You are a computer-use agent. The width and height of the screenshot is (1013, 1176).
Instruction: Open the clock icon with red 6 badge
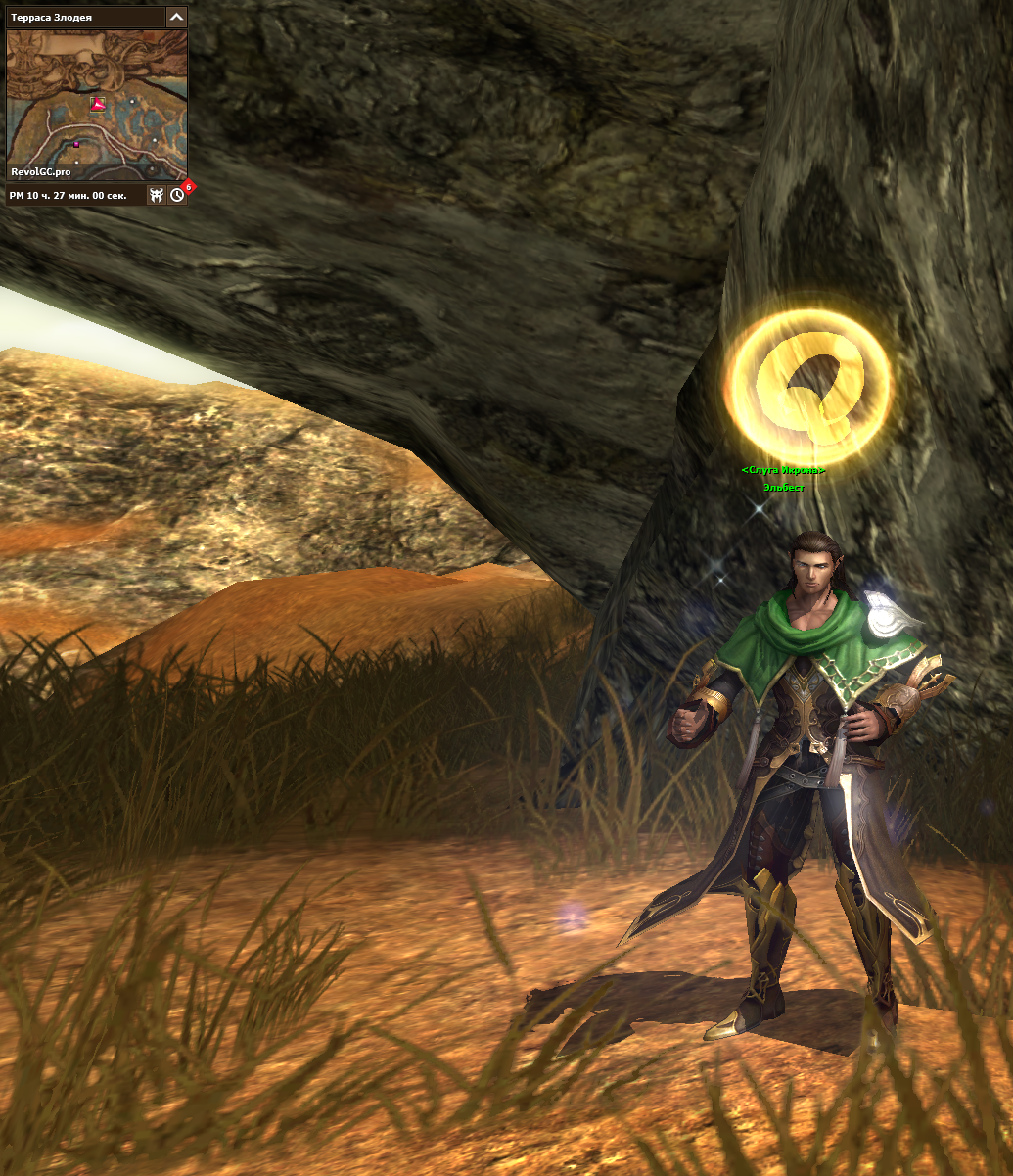coord(177,195)
